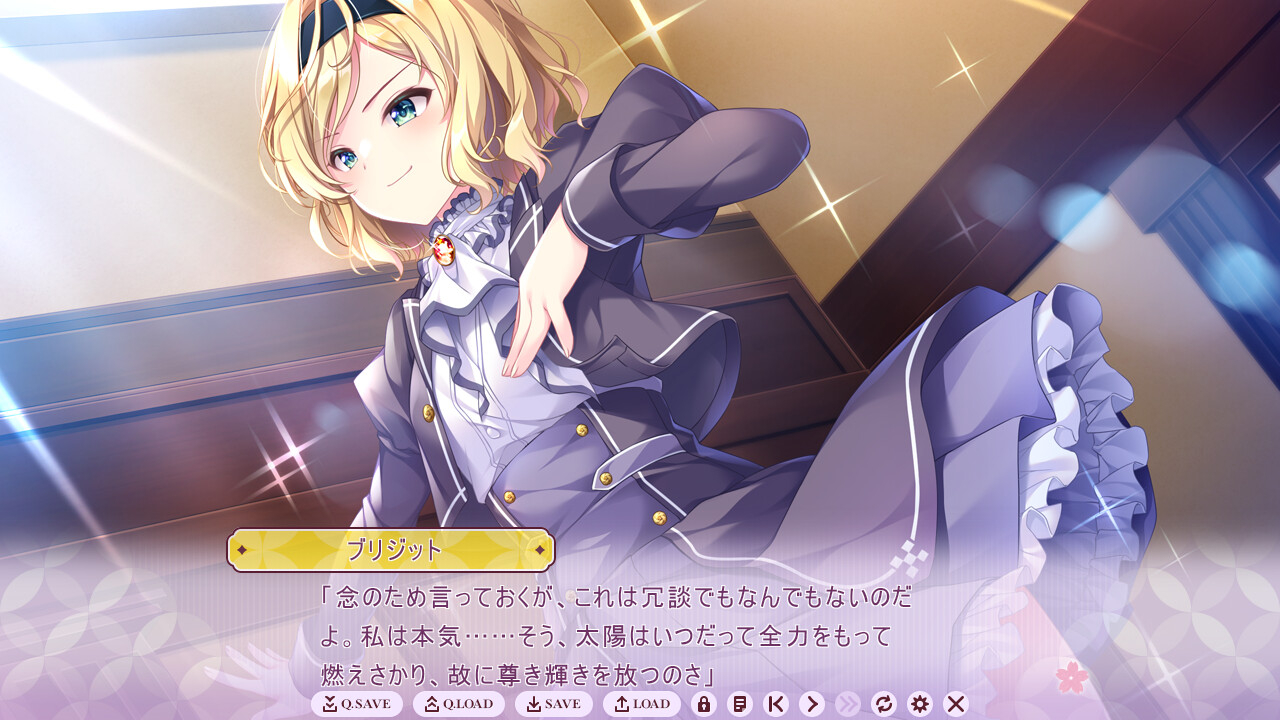Open the message backlog icon
This screenshot has height=720, width=1280.
[x=741, y=704]
